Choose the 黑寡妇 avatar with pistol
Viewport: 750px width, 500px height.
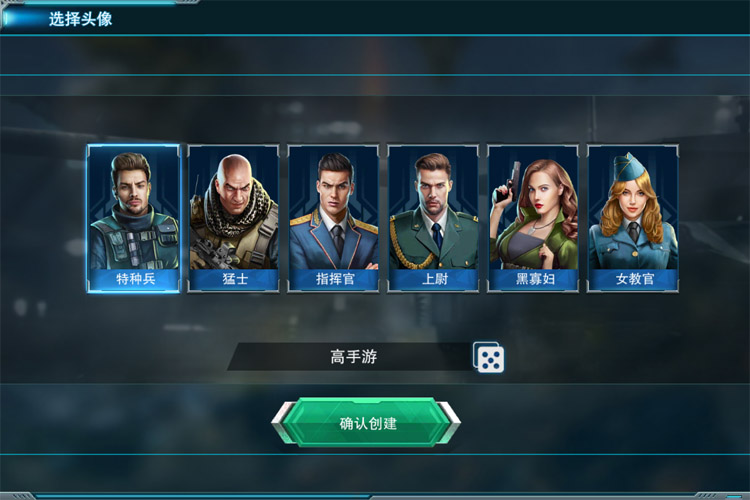click(533, 217)
